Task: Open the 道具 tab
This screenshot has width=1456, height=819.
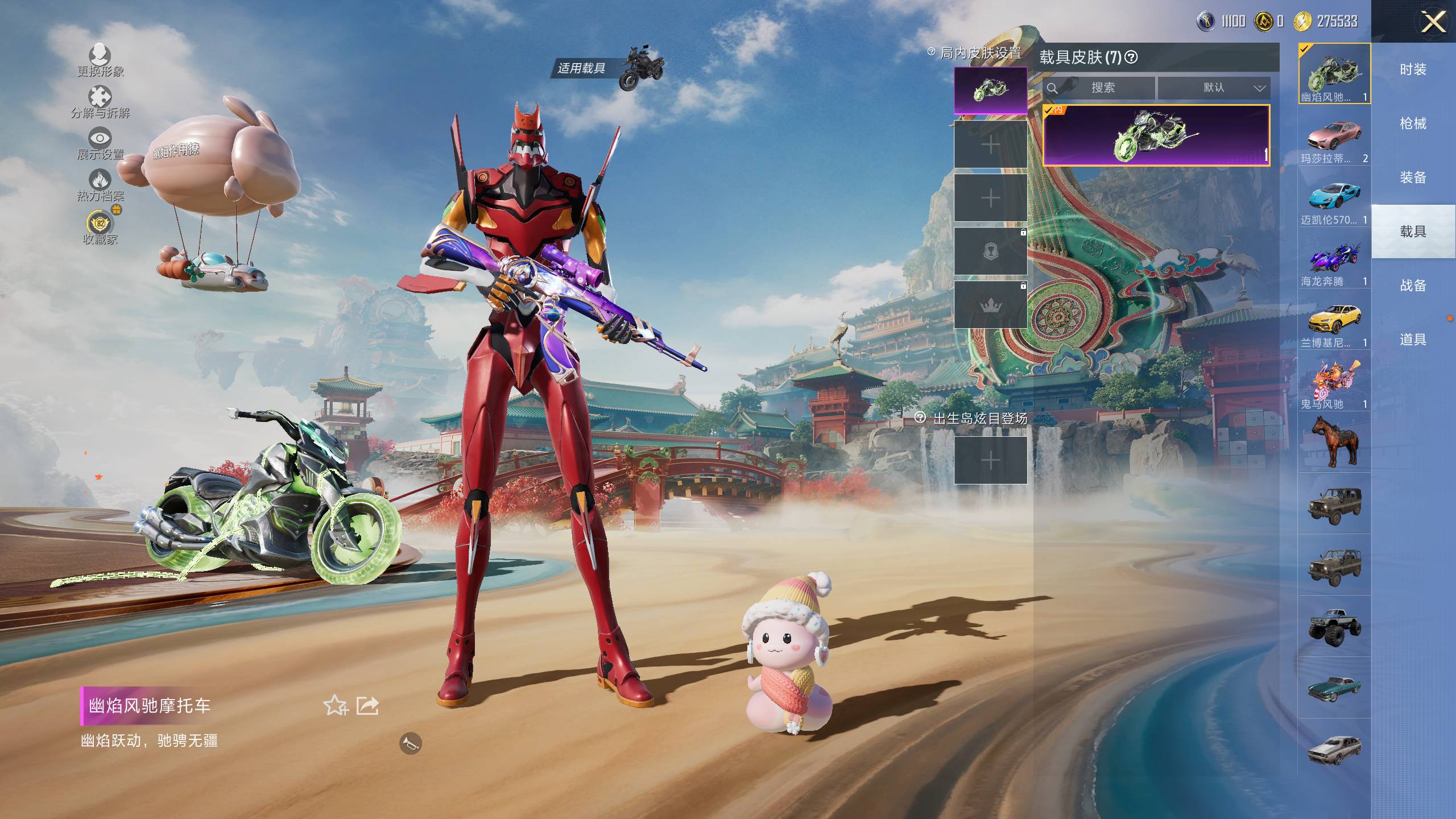Action: point(1413,340)
